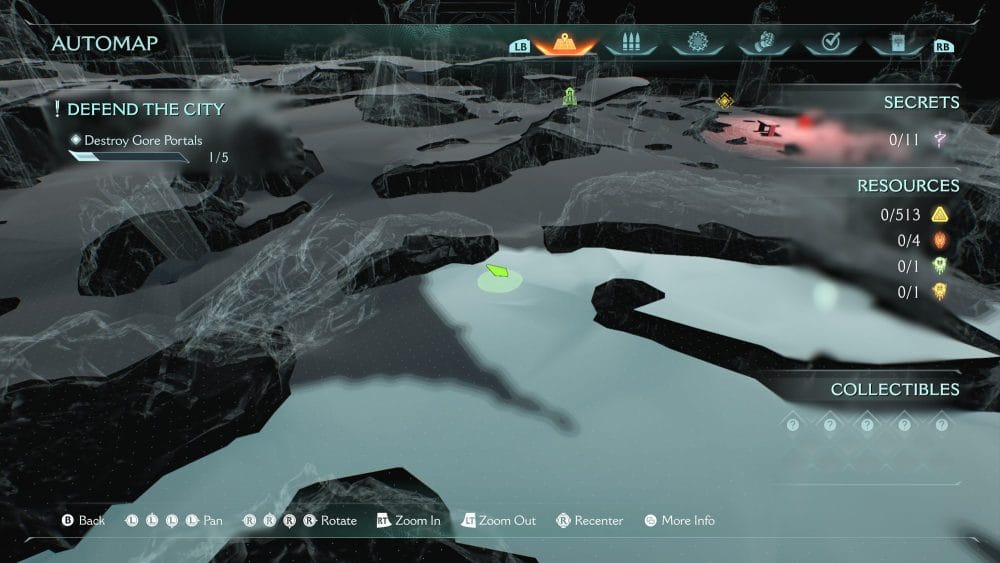Click the Destroy Gore Portals objective

tap(142, 141)
